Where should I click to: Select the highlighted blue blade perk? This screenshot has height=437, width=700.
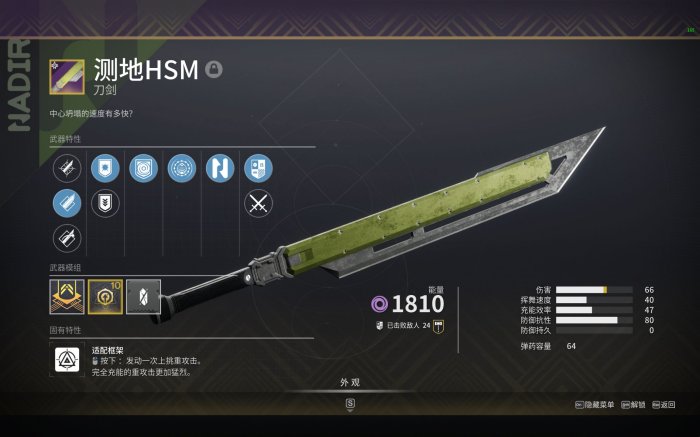(67, 203)
